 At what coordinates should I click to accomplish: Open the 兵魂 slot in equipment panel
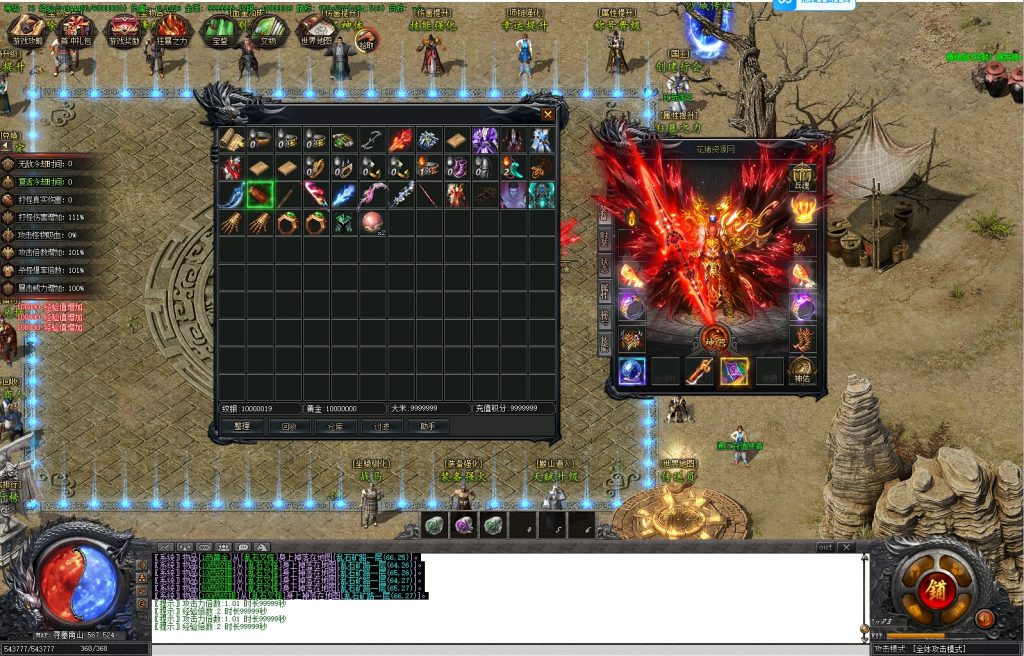point(803,176)
